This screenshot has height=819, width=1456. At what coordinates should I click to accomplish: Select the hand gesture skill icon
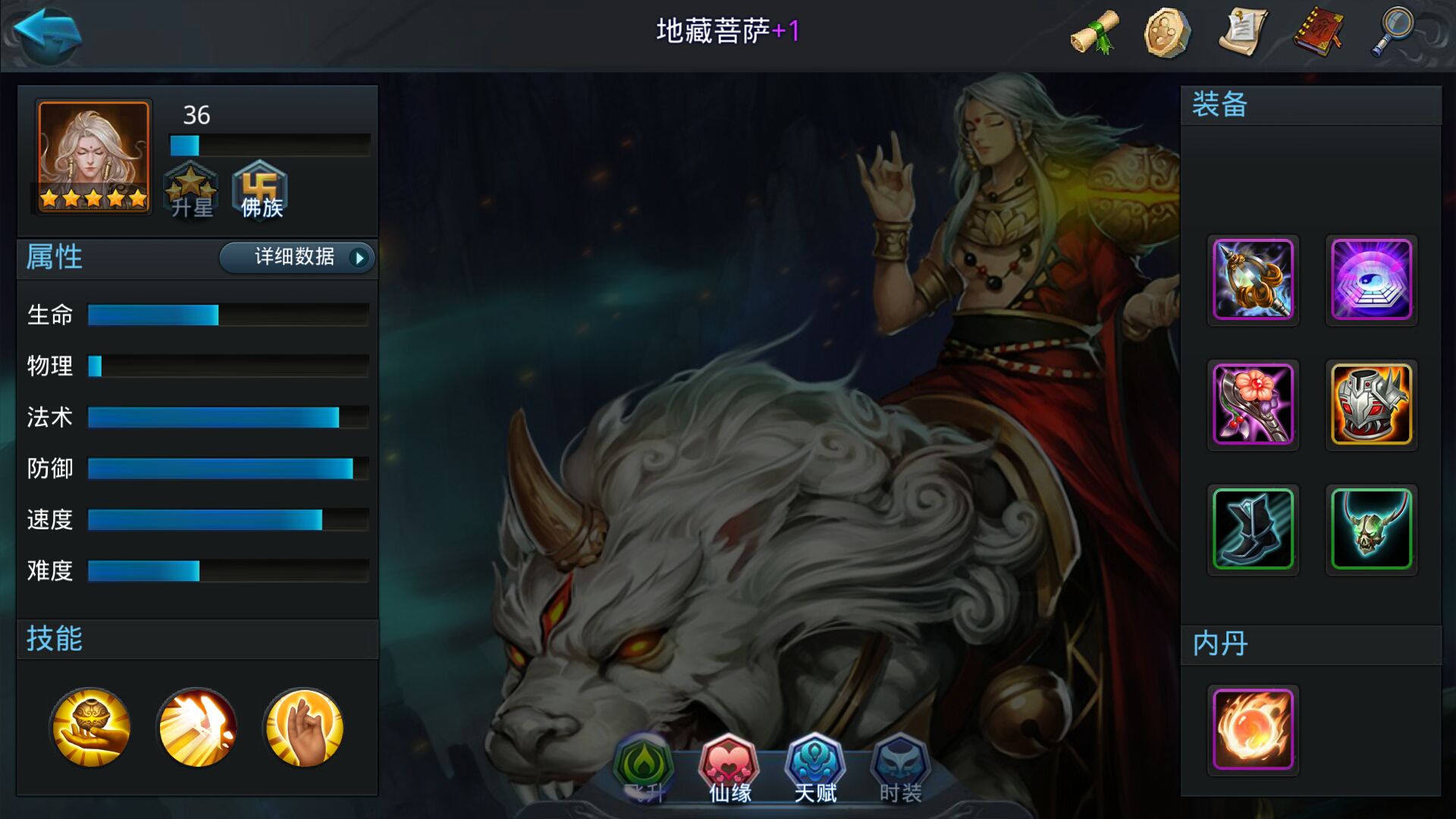click(303, 726)
